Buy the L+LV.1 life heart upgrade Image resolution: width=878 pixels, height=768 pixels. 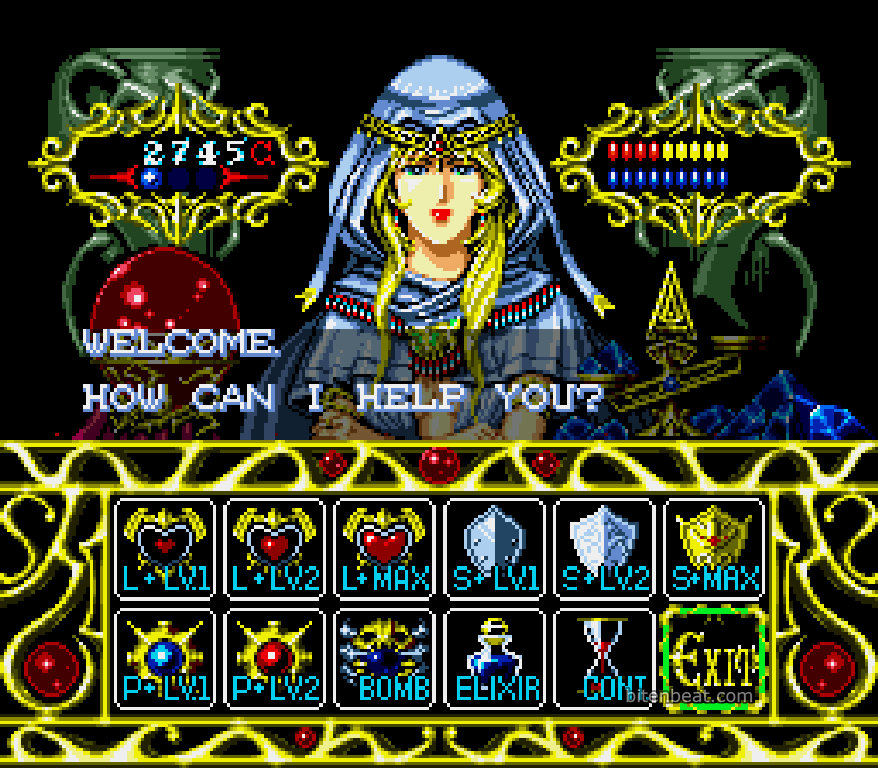tap(165, 548)
